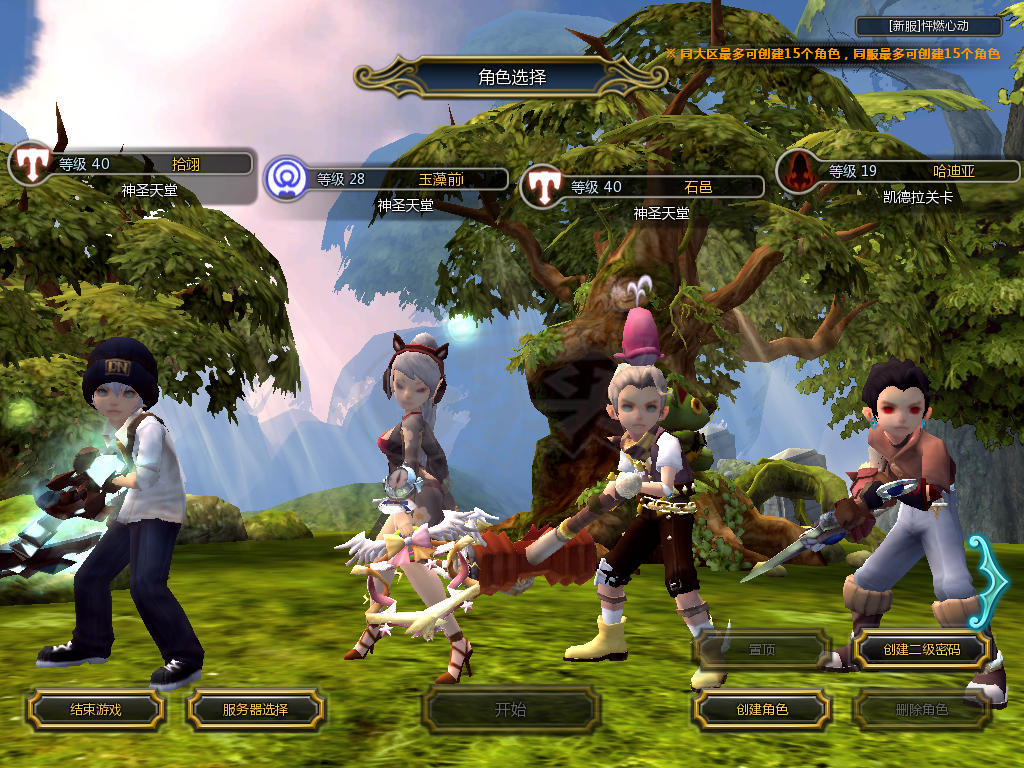The width and height of the screenshot is (1024, 768).
Task: Open 服务器选择 server selection
Action: tap(255, 709)
